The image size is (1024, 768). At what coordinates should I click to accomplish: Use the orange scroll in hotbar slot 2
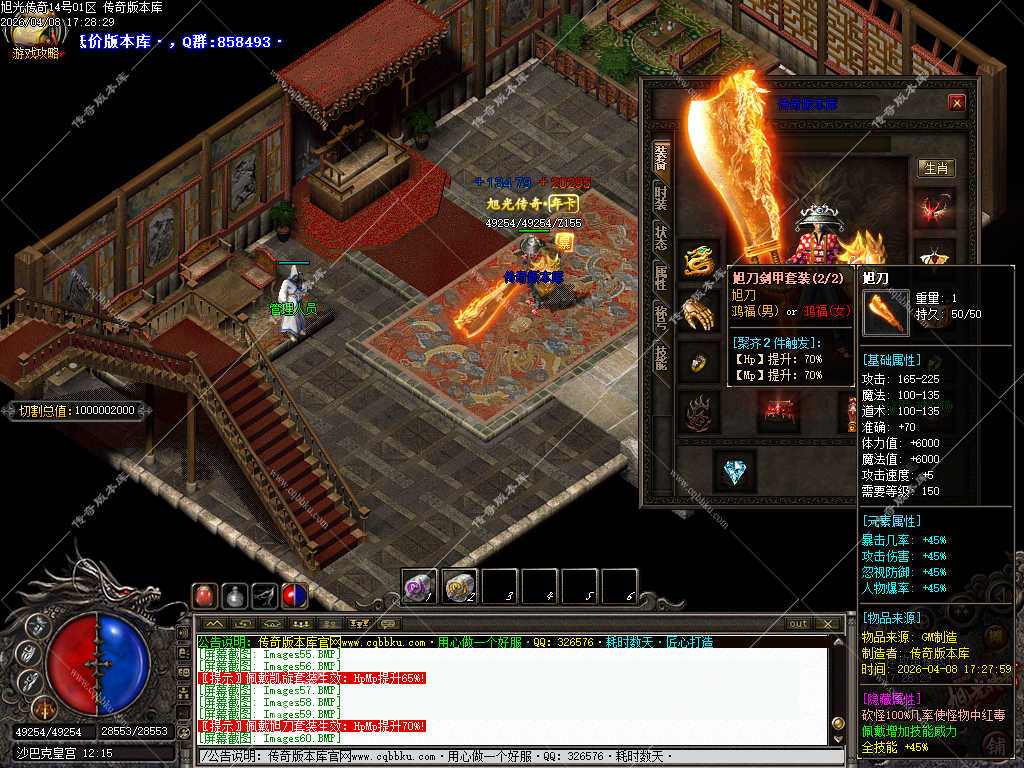[460, 586]
